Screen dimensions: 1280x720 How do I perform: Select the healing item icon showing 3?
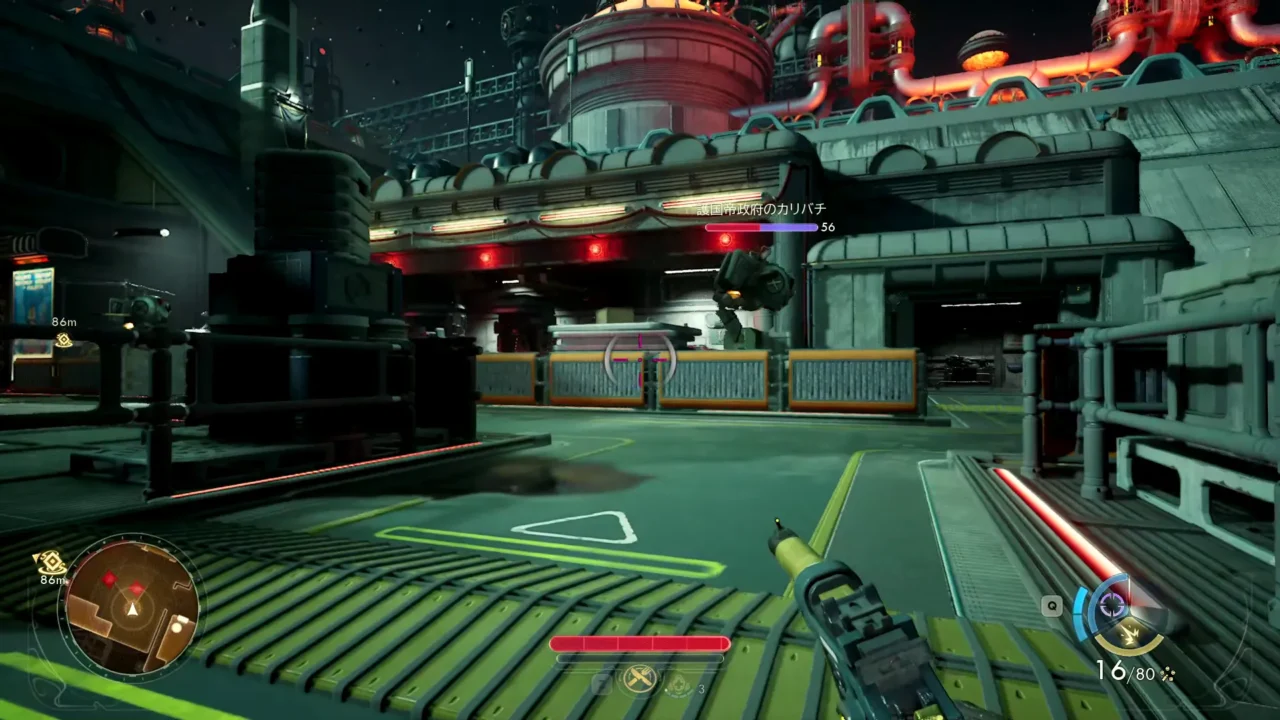click(679, 684)
